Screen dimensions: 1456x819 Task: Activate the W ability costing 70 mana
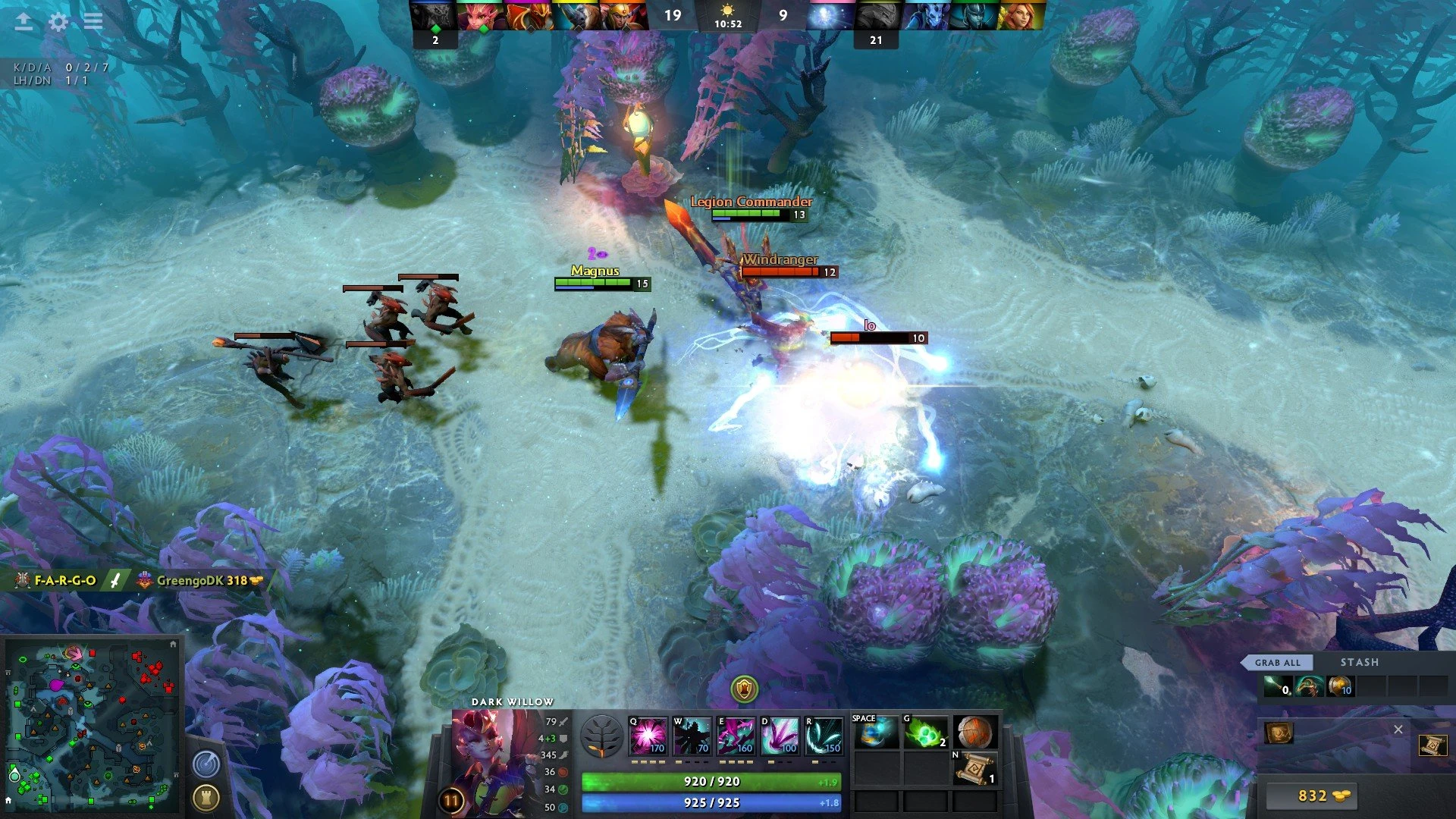[x=692, y=736]
